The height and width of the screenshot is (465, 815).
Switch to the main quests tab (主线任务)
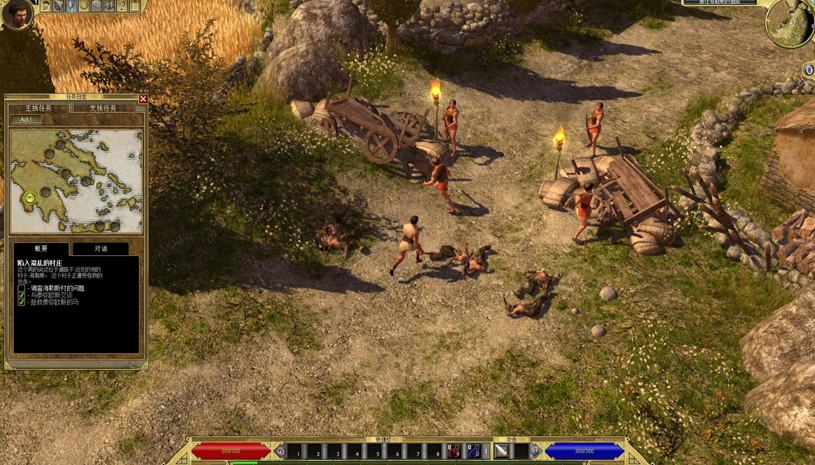(39, 108)
